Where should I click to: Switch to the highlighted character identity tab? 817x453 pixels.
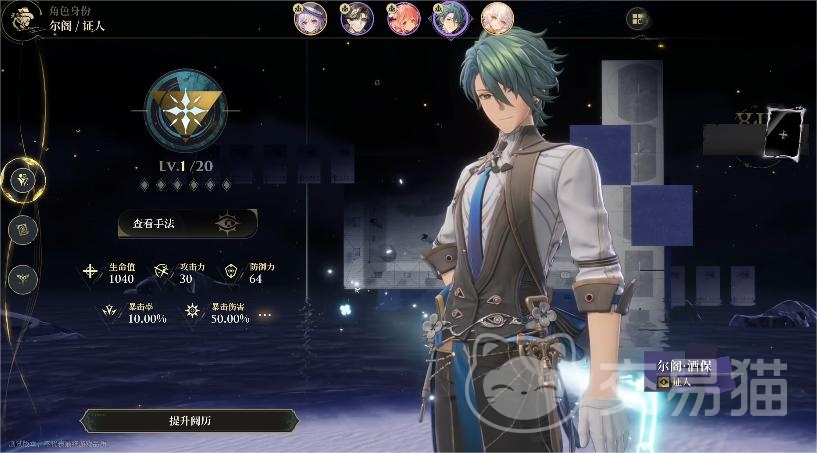[23, 180]
